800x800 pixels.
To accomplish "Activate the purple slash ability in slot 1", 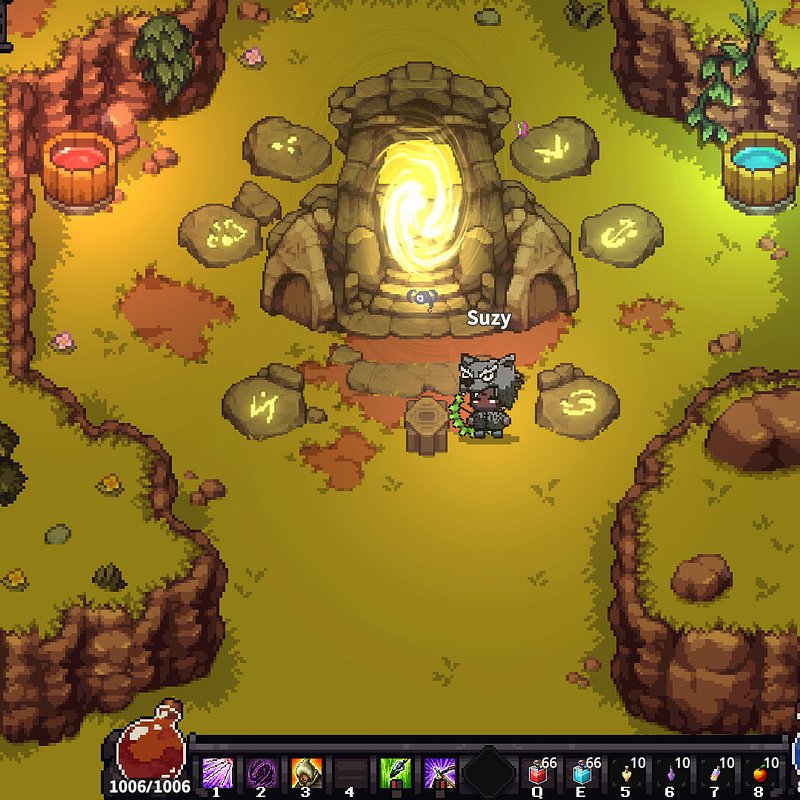I will coord(218,772).
